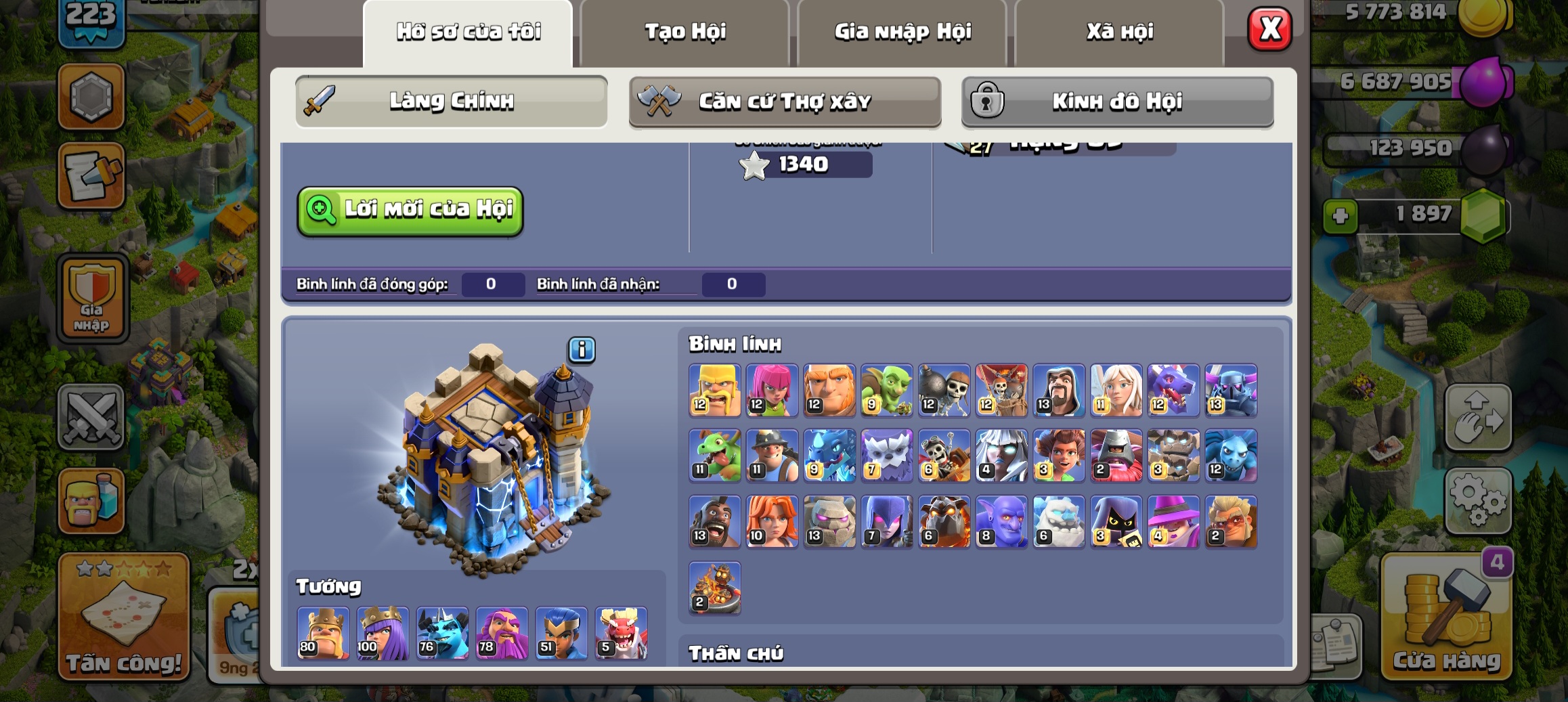The width and height of the screenshot is (1568, 702).
Task: Open the gear settings button
Action: pyautogui.click(x=1478, y=500)
